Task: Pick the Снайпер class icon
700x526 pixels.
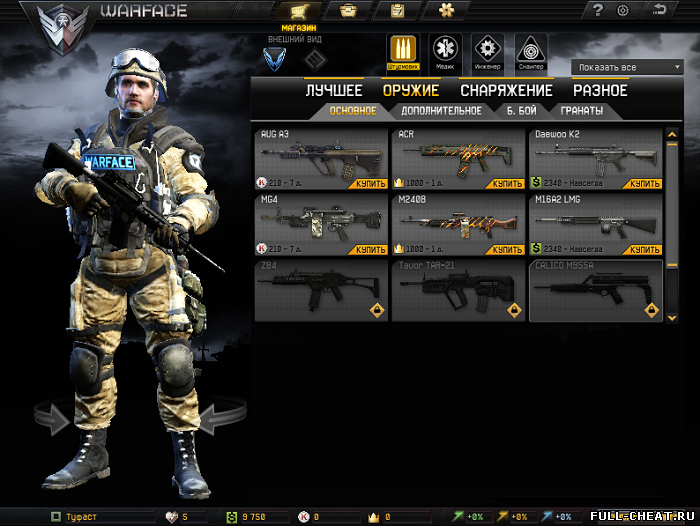Action: pyautogui.click(x=531, y=50)
